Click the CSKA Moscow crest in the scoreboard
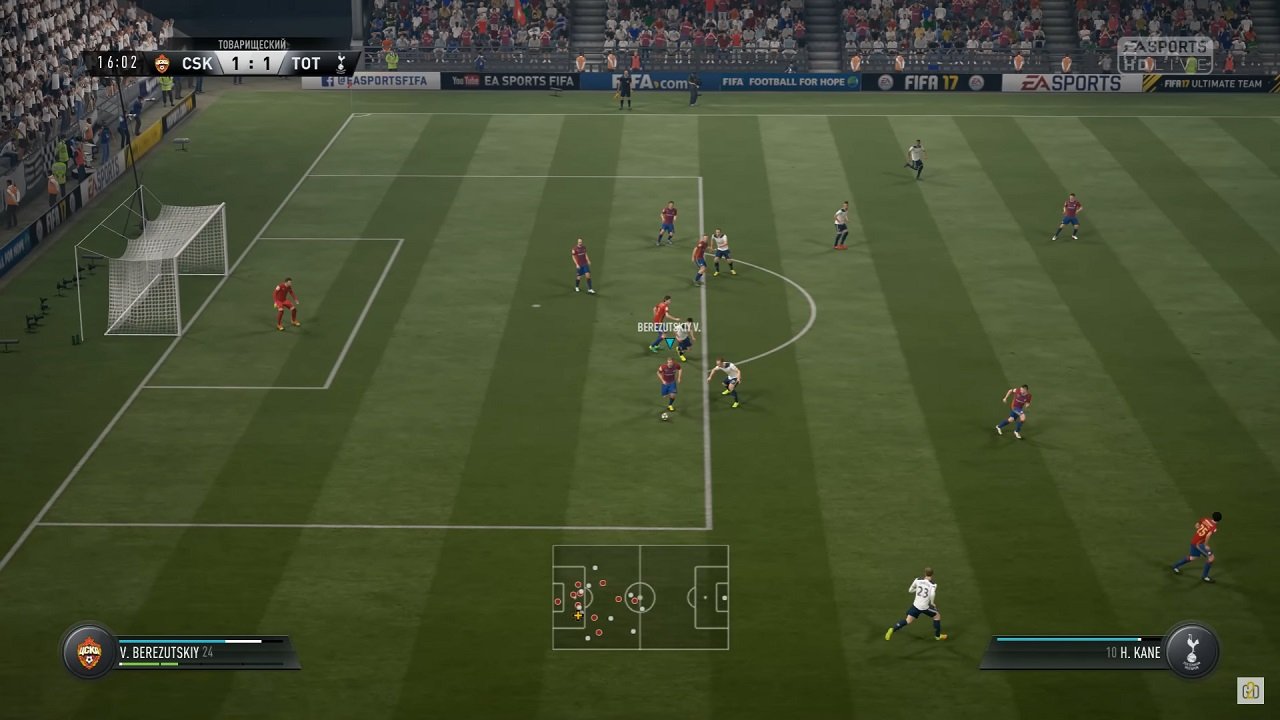1280x720 pixels. [x=163, y=63]
